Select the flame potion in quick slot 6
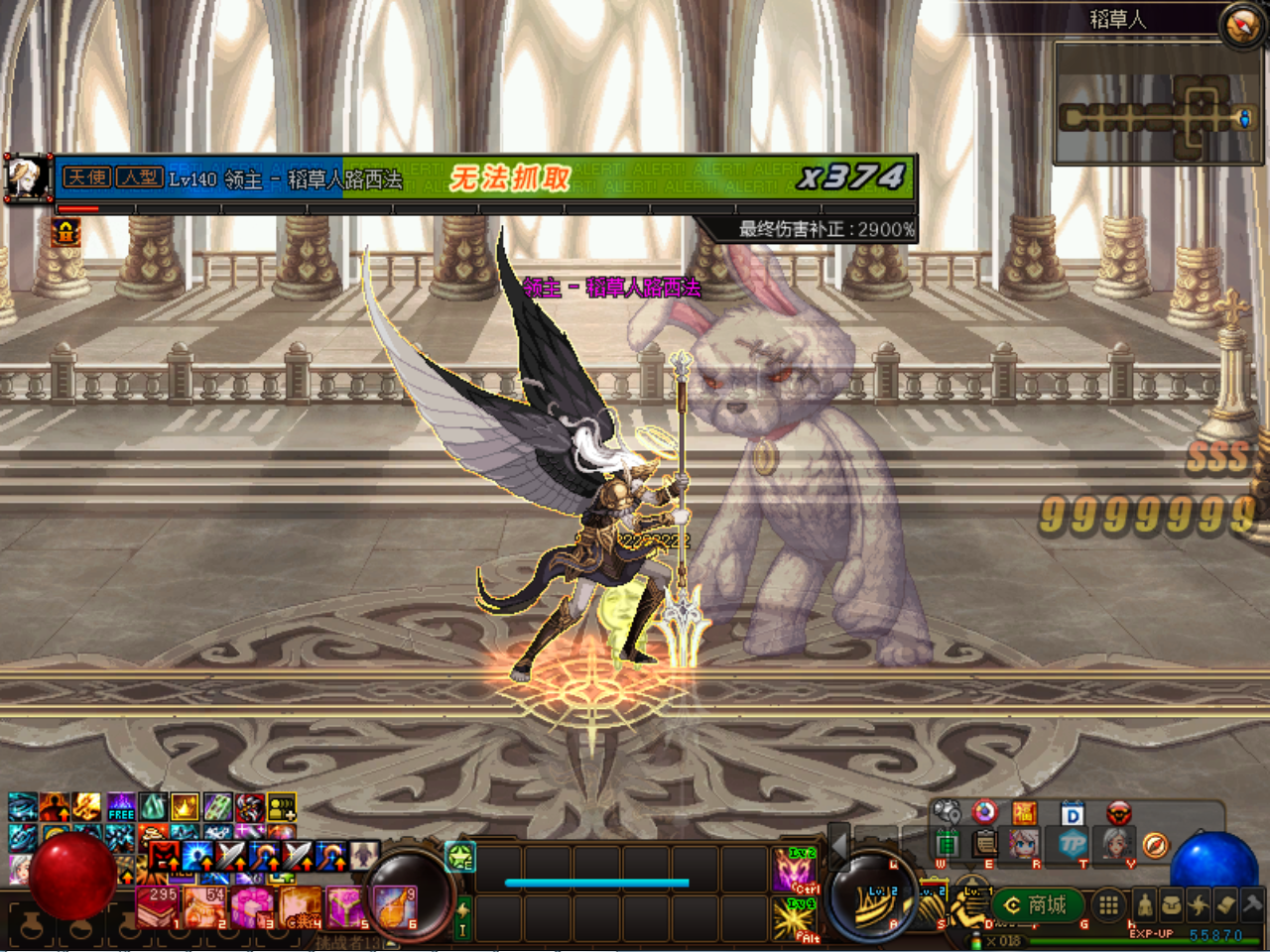 point(395,906)
